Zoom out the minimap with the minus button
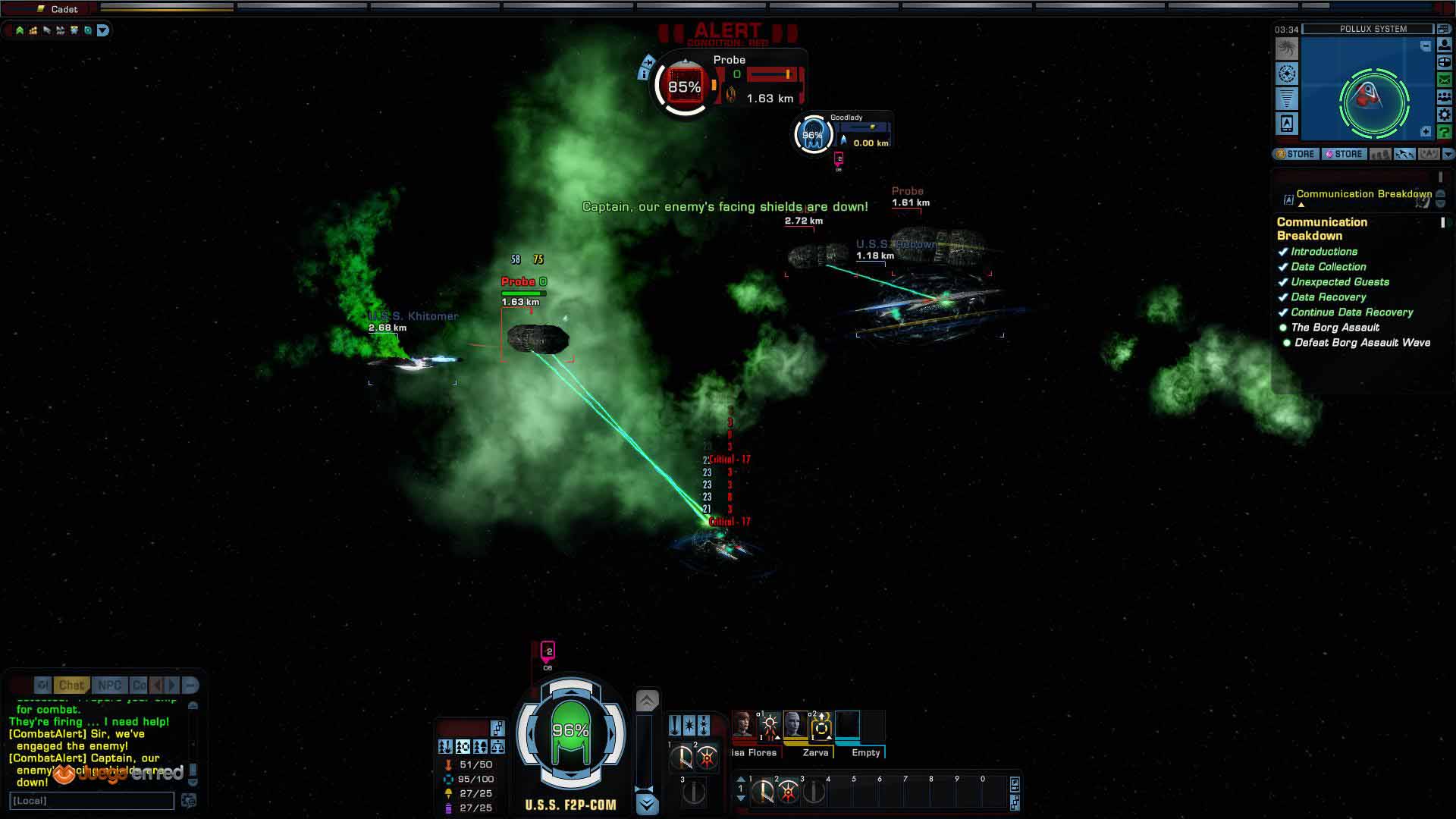This screenshot has width=1456, height=819. (1426, 46)
